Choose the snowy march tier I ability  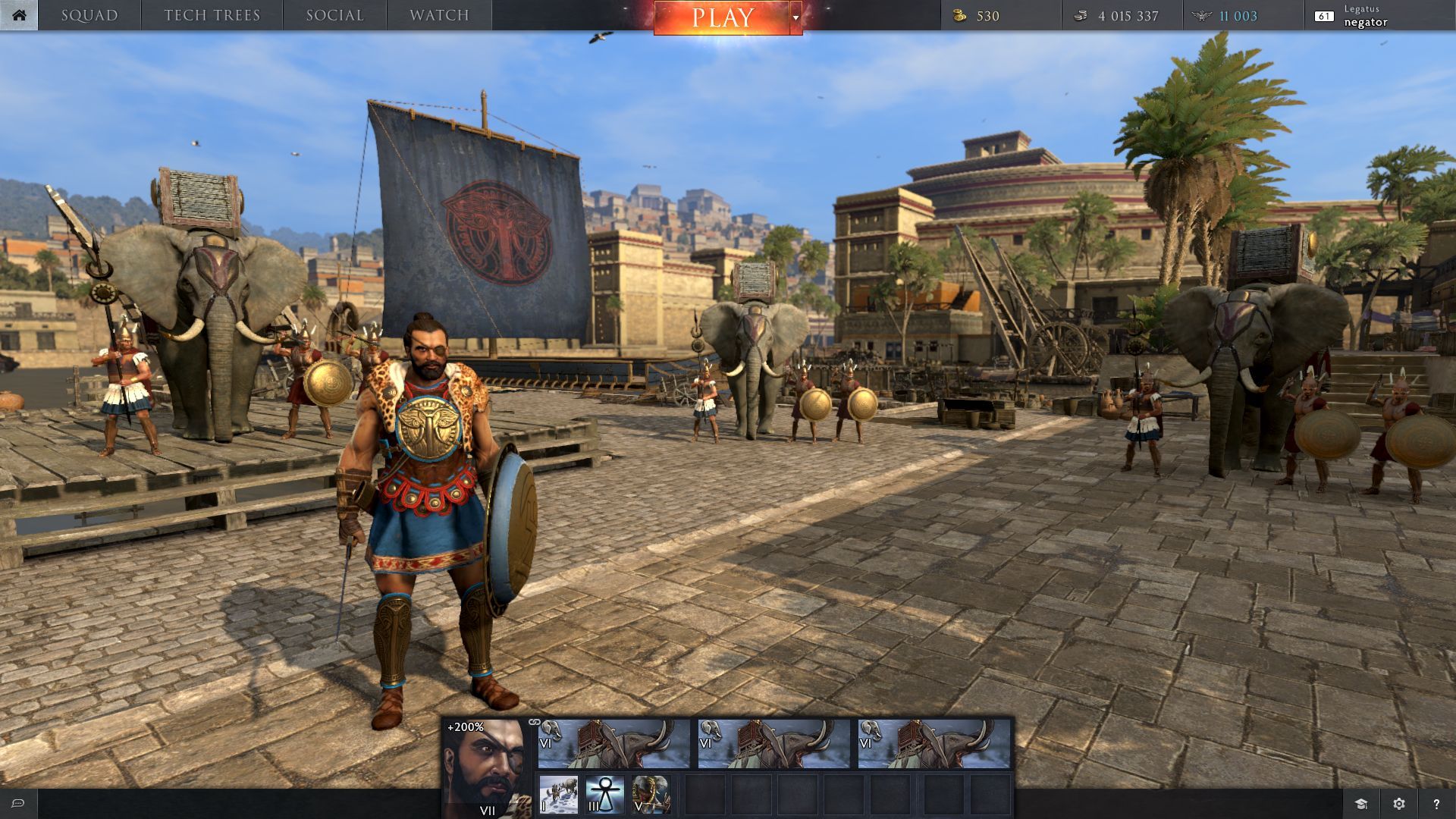[559, 795]
